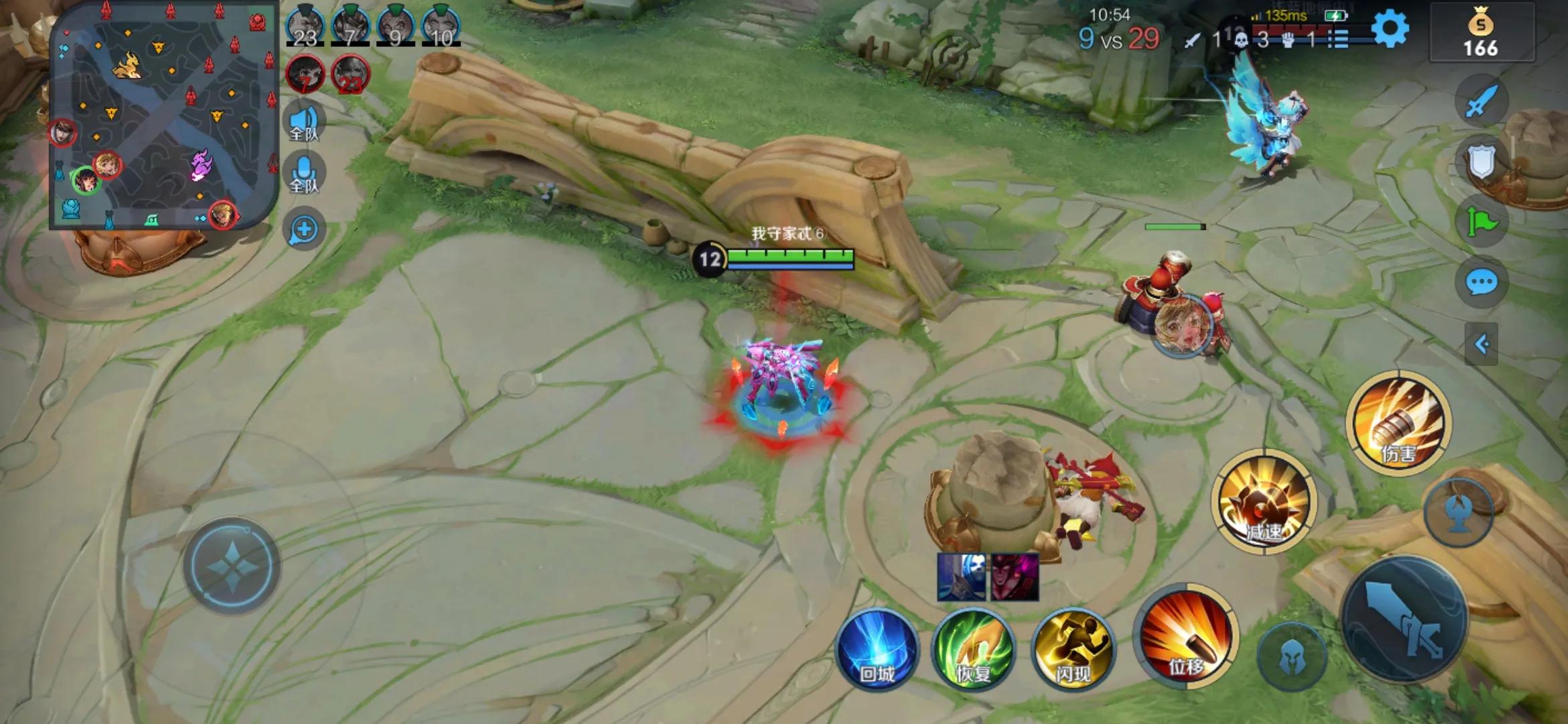This screenshot has width=1568, height=724.
Task: Open the gold shop showing 166
Action: tap(1481, 34)
